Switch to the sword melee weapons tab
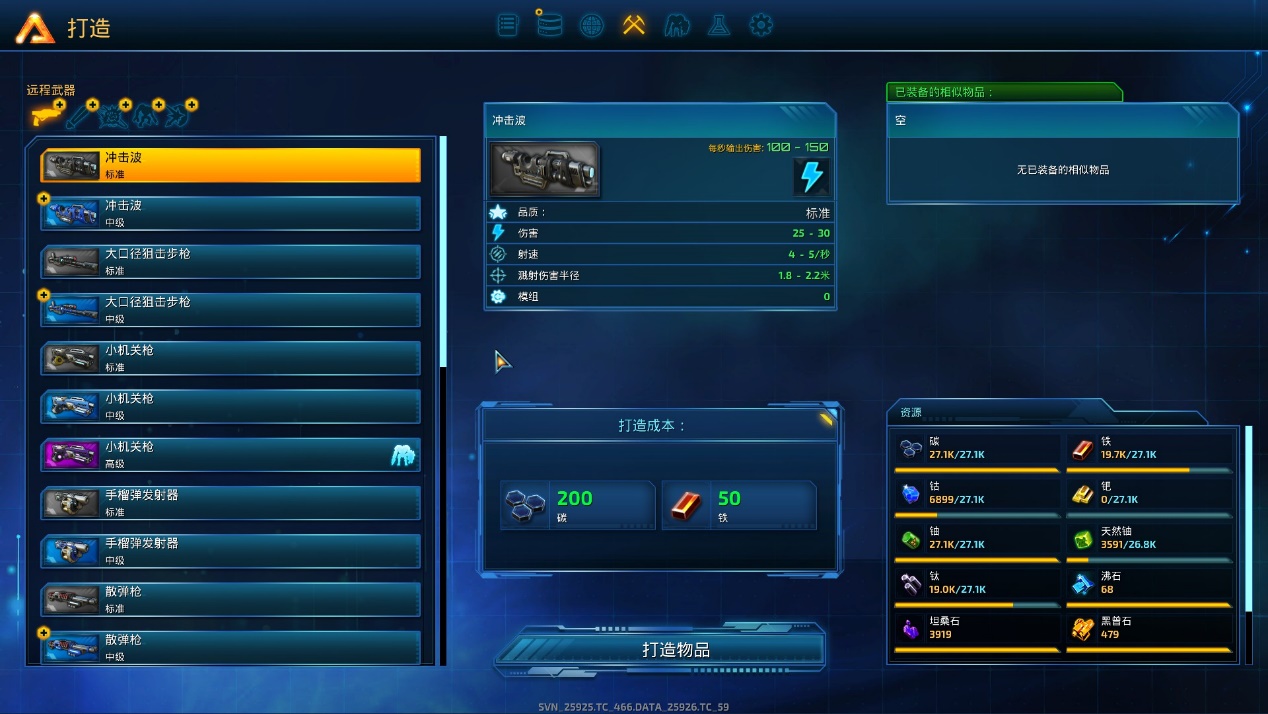The height and width of the screenshot is (714, 1268). pyautogui.click(x=82, y=116)
